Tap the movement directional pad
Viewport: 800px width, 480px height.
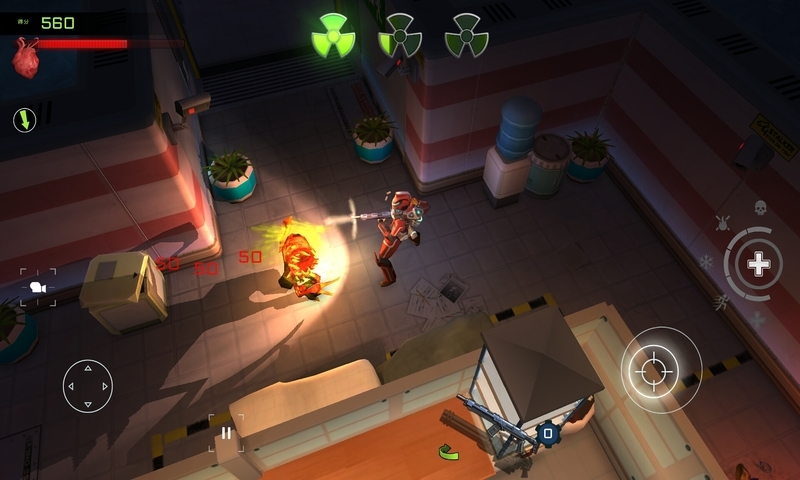coord(88,386)
